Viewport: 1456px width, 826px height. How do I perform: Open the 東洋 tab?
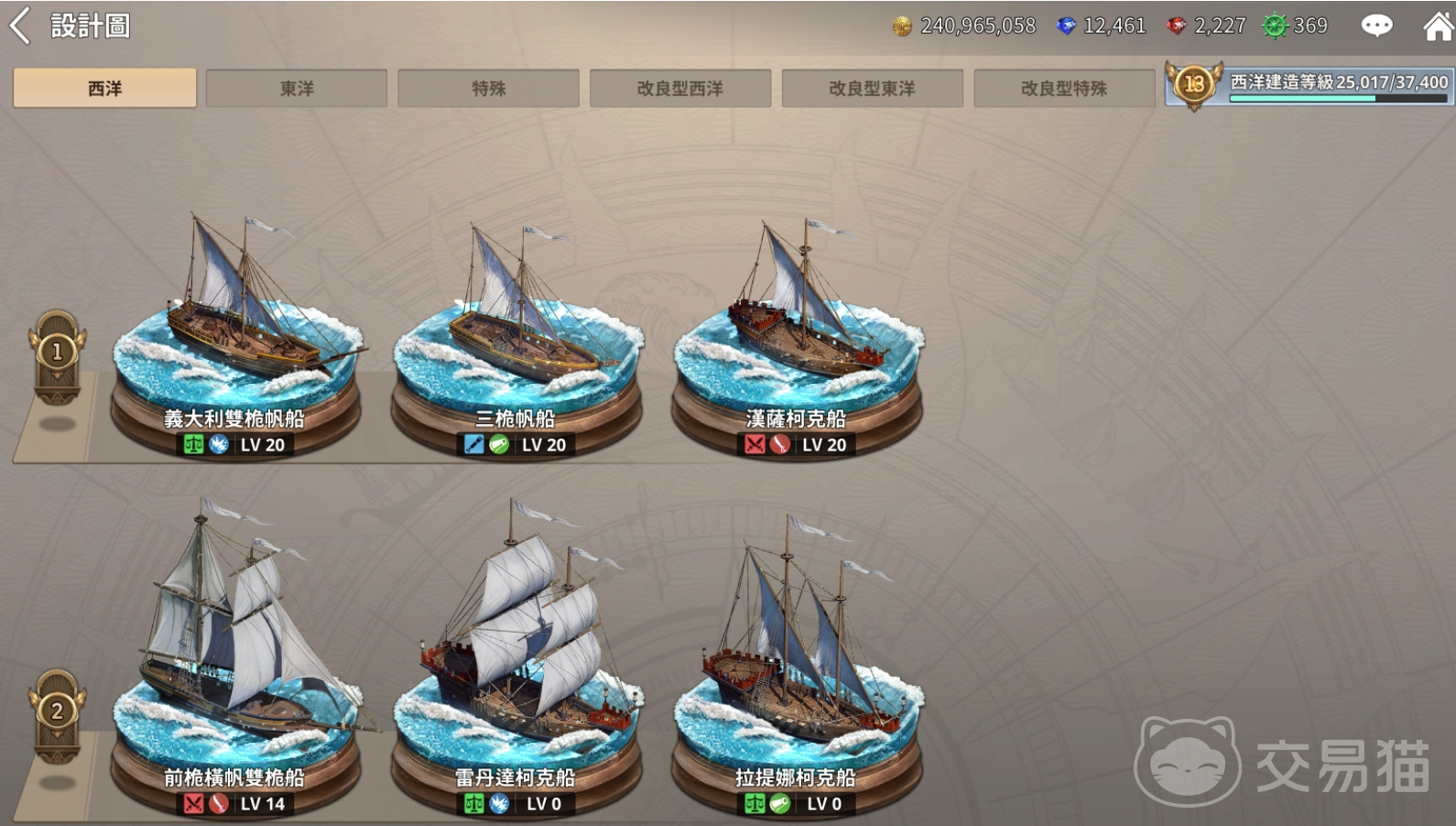(297, 89)
